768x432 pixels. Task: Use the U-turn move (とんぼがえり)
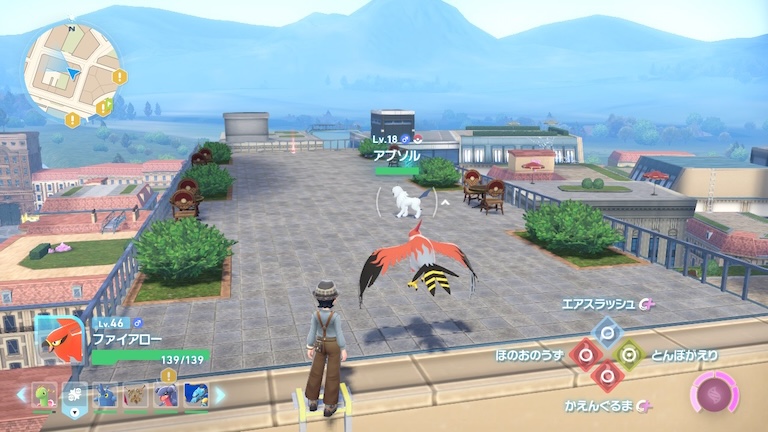point(628,354)
